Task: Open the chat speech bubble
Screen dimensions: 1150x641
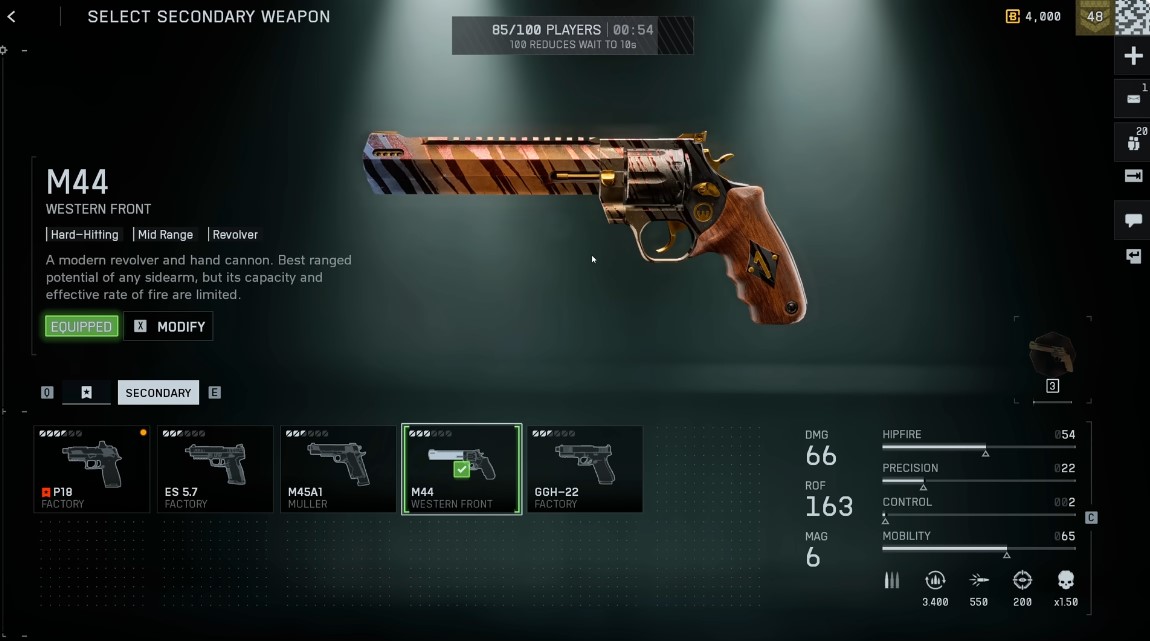Action: coord(1133,220)
